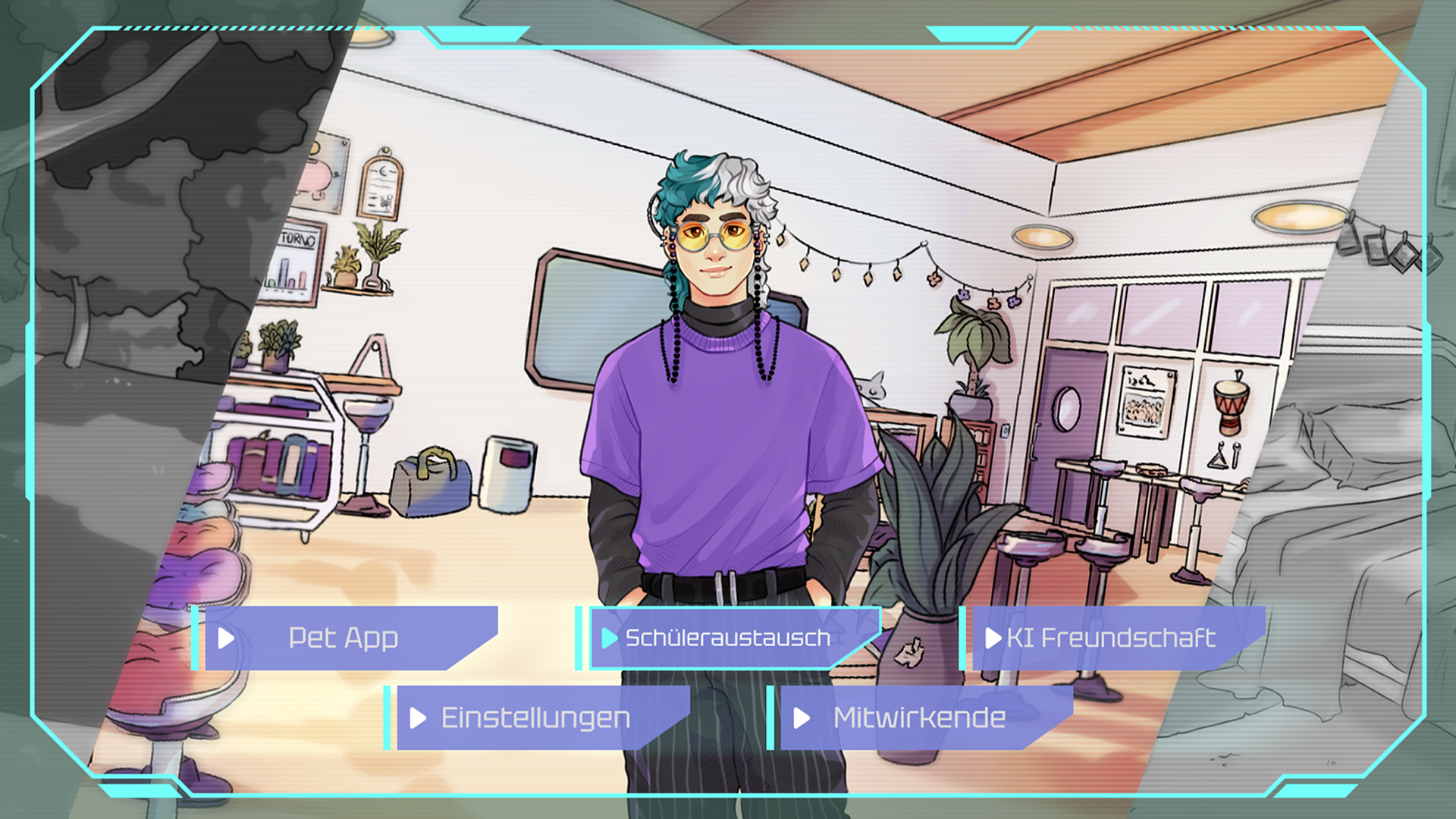
Task: Open the Einstellungen menu
Action: point(535,717)
